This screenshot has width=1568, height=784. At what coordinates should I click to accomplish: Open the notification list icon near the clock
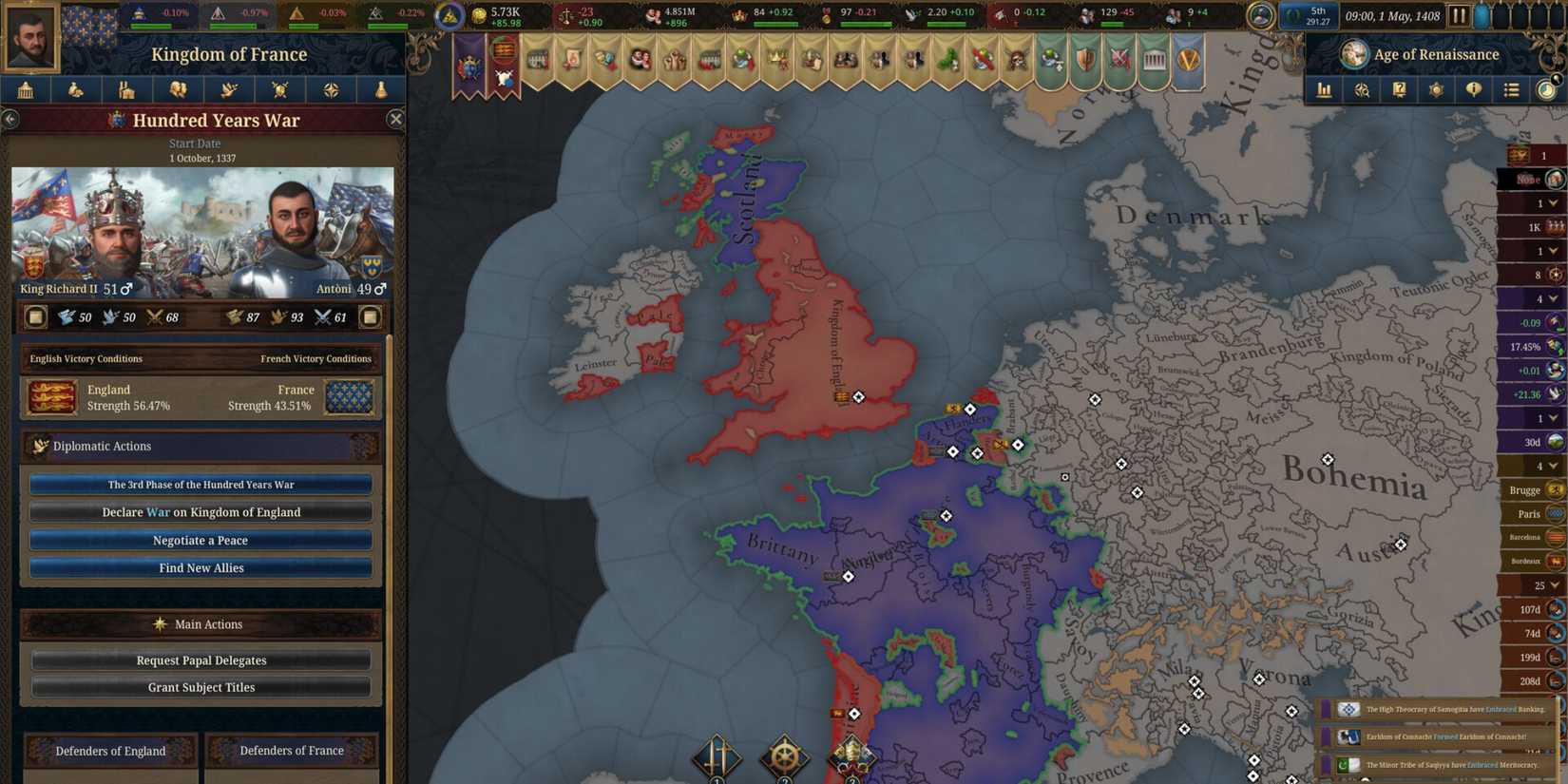point(1512,89)
